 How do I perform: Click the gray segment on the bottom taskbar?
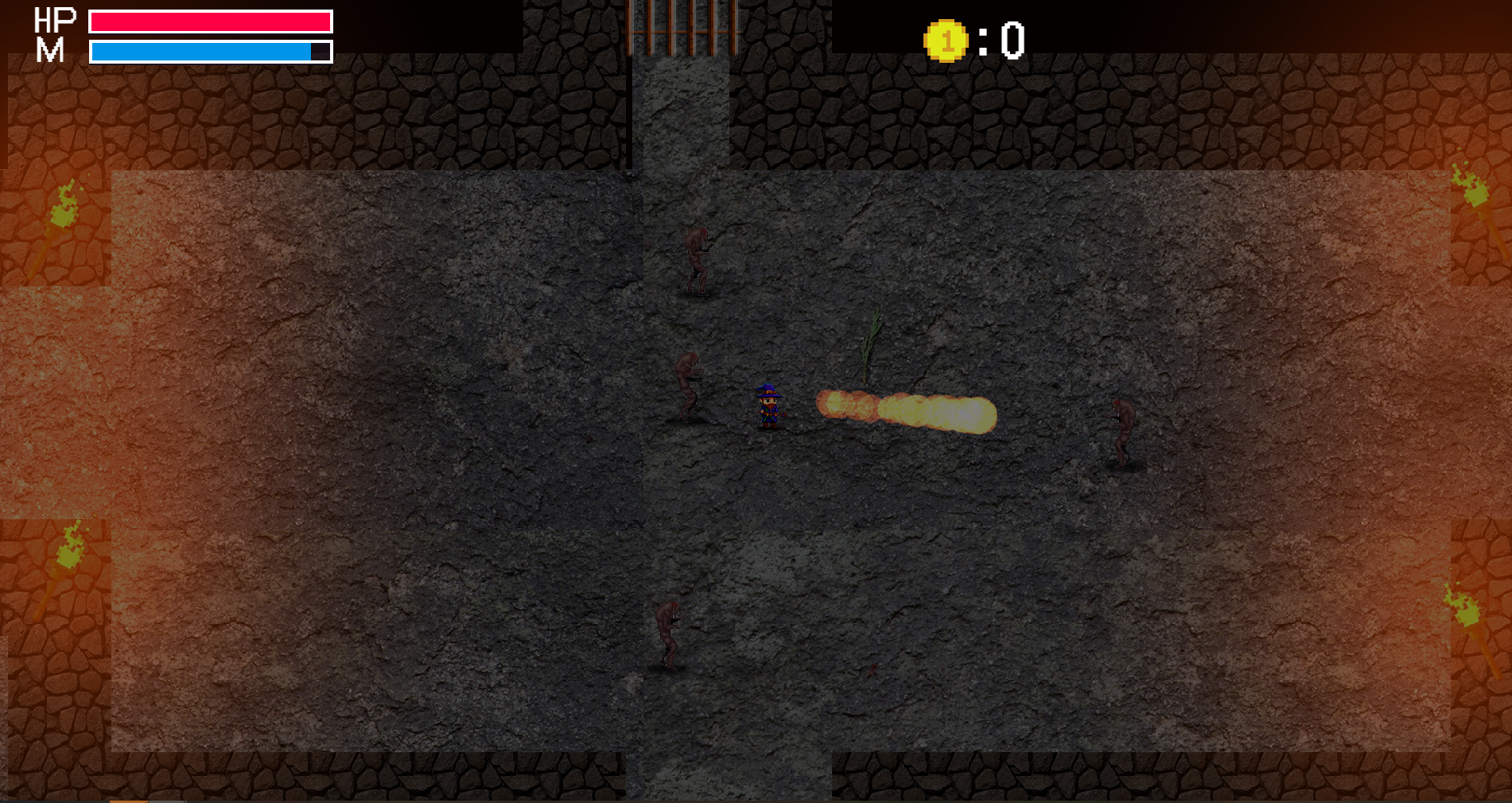(x=167, y=801)
